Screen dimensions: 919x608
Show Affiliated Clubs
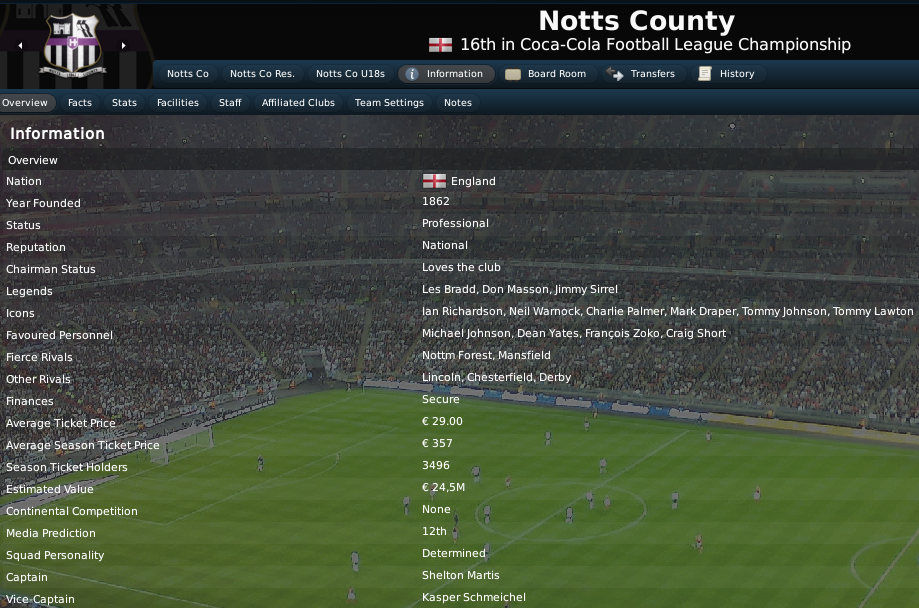[298, 103]
